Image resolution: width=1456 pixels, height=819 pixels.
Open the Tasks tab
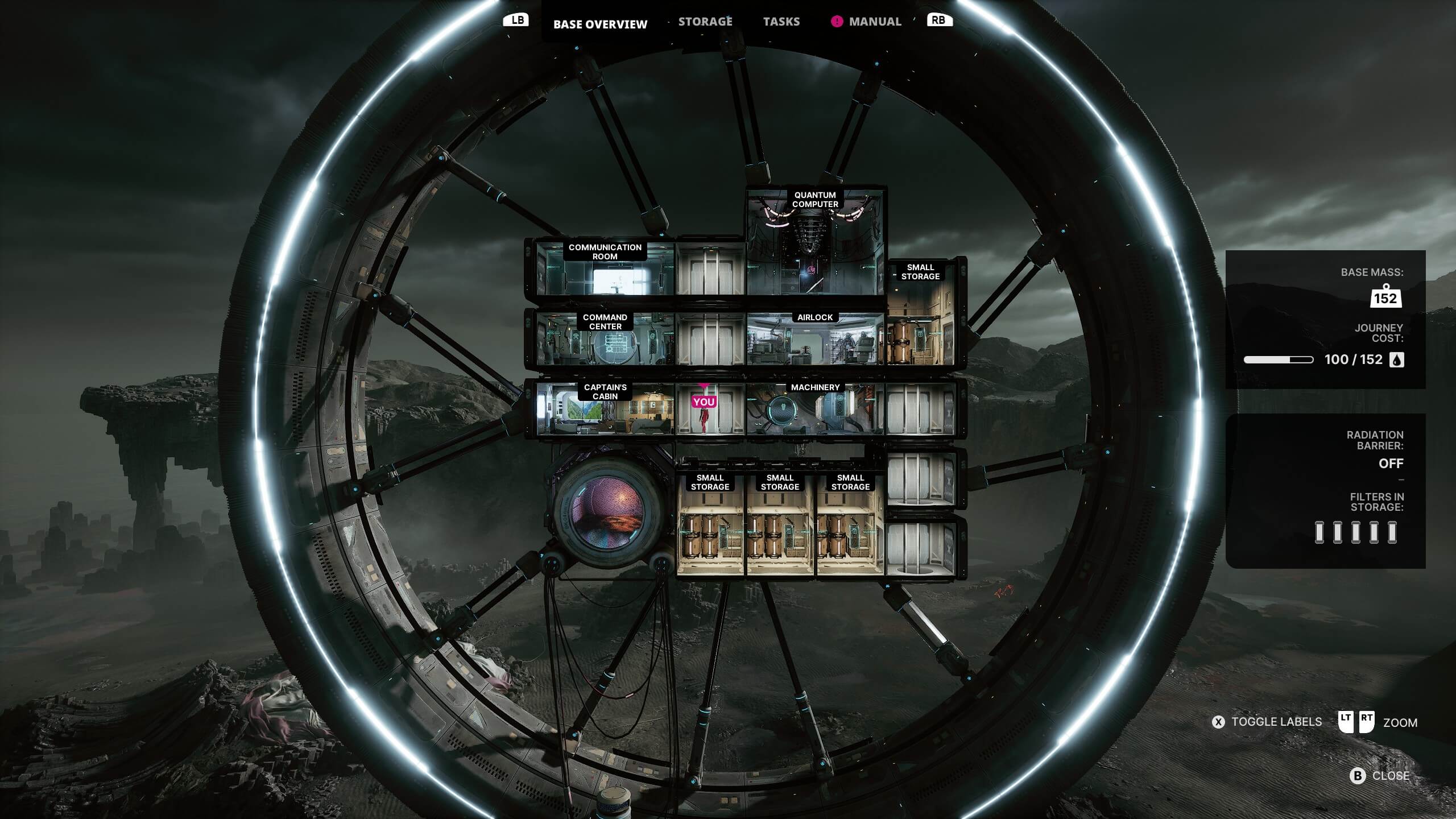click(781, 22)
